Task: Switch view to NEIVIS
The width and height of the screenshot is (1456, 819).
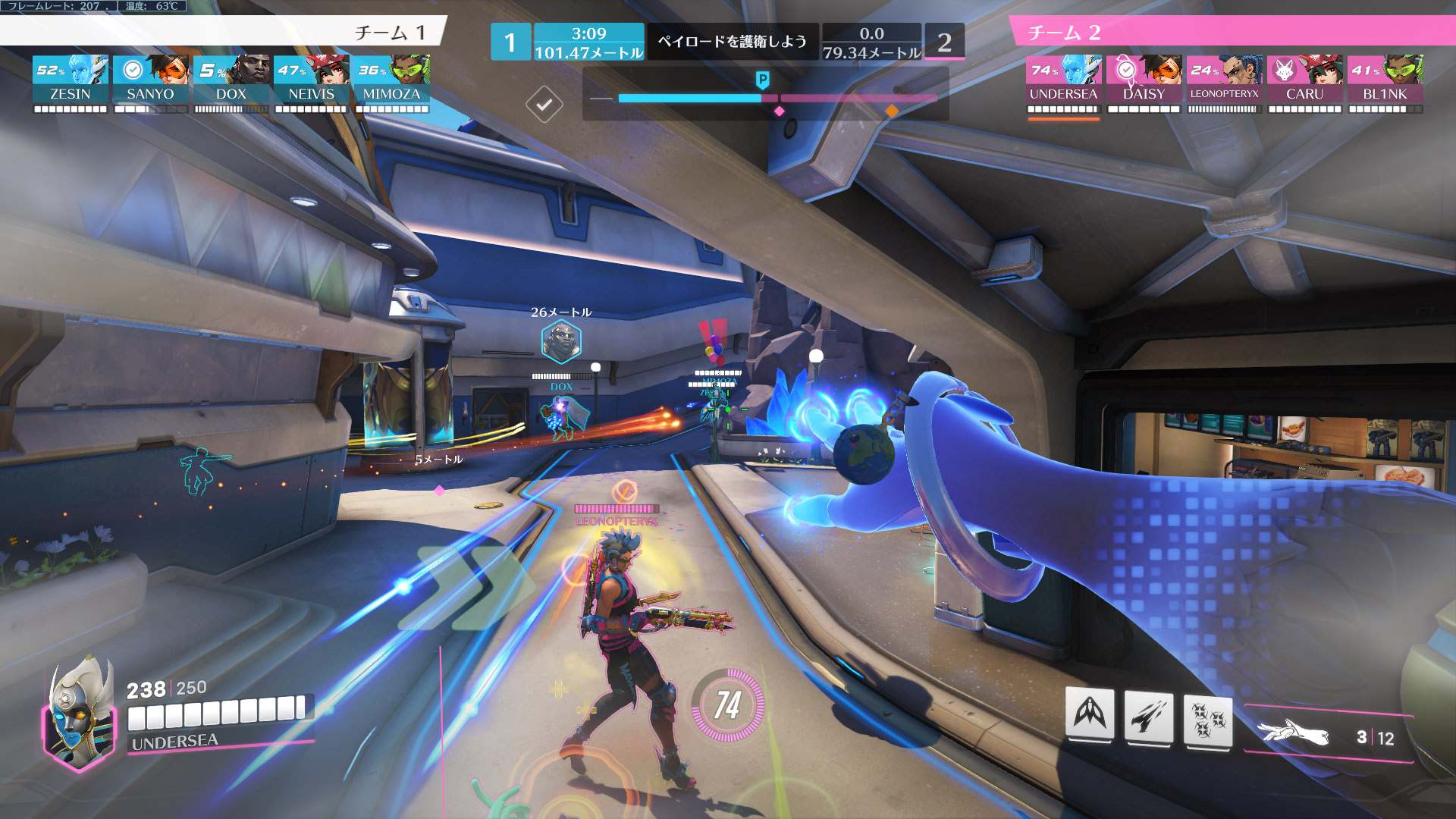Action: pyautogui.click(x=311, y=79)
